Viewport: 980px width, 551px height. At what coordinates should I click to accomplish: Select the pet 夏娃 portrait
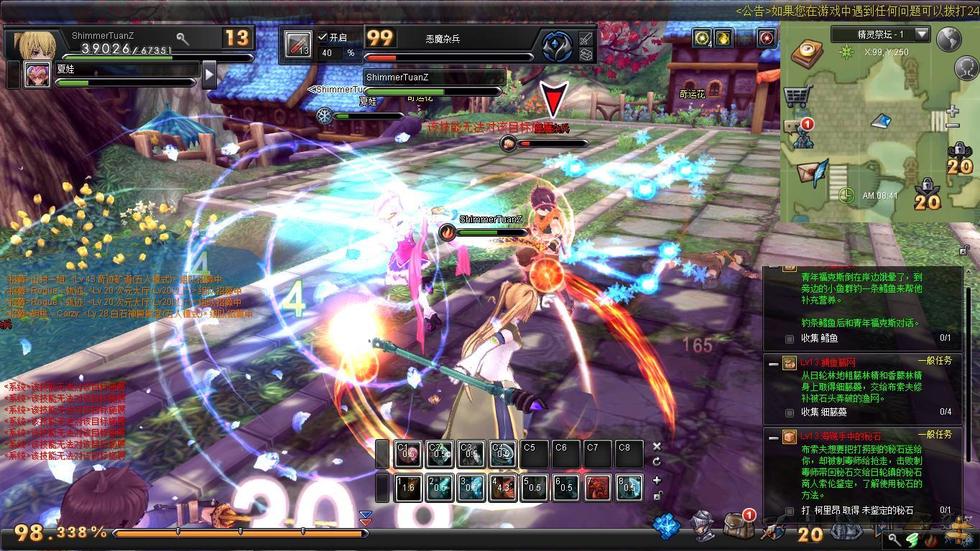point(38,74)
